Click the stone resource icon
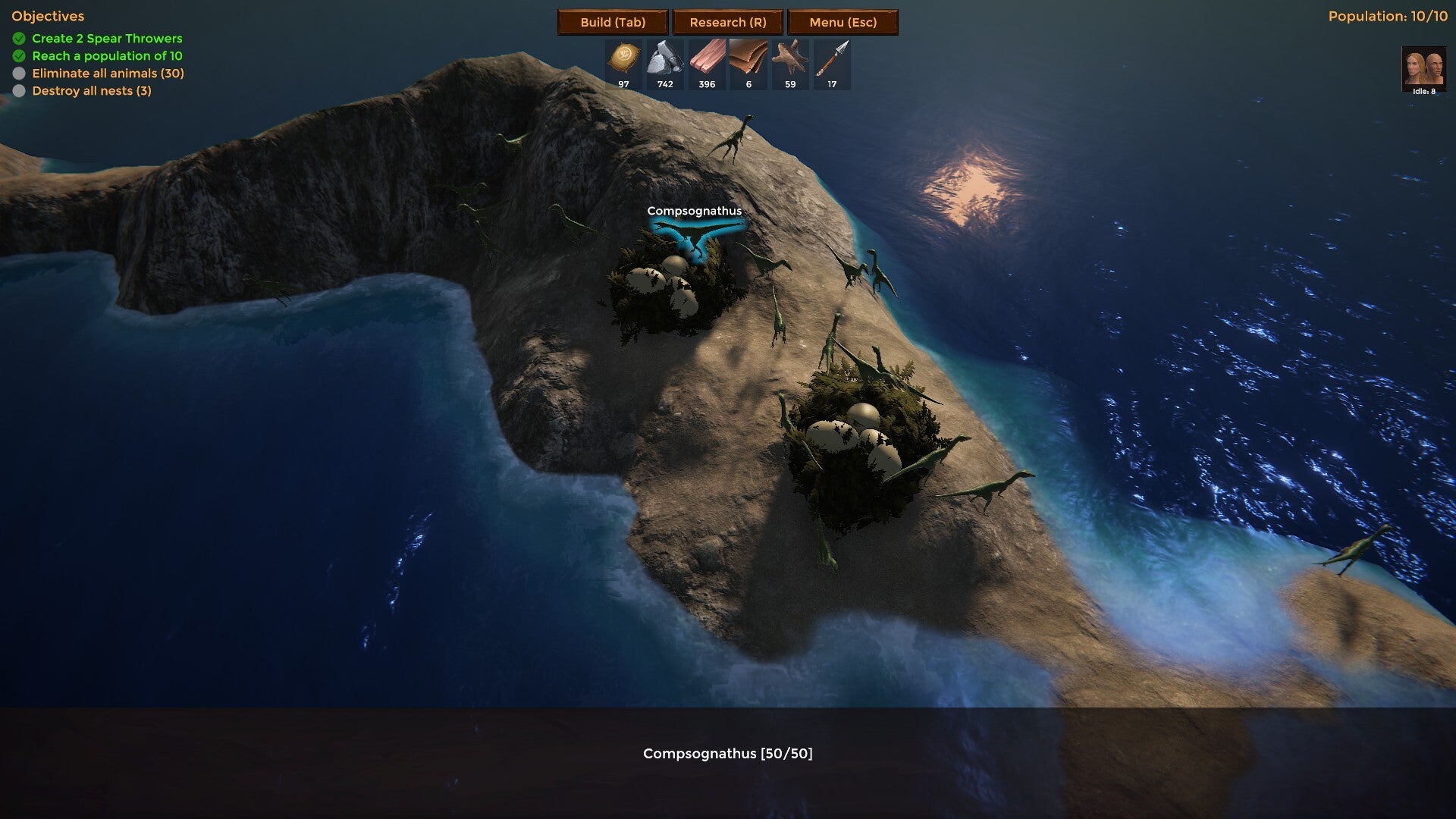The height and width of the screenshot is (819, 1456). pos(665,59)
